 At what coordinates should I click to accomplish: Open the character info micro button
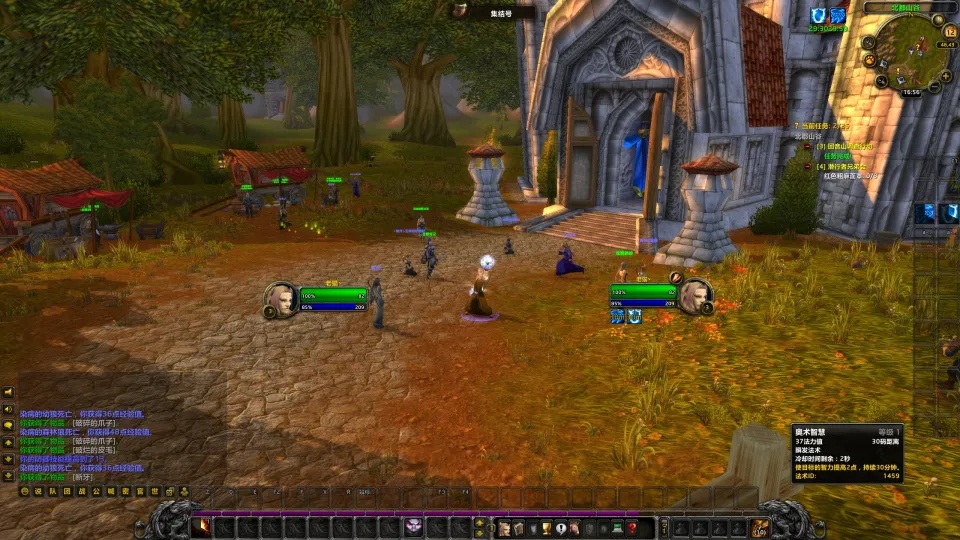(504, 527)
